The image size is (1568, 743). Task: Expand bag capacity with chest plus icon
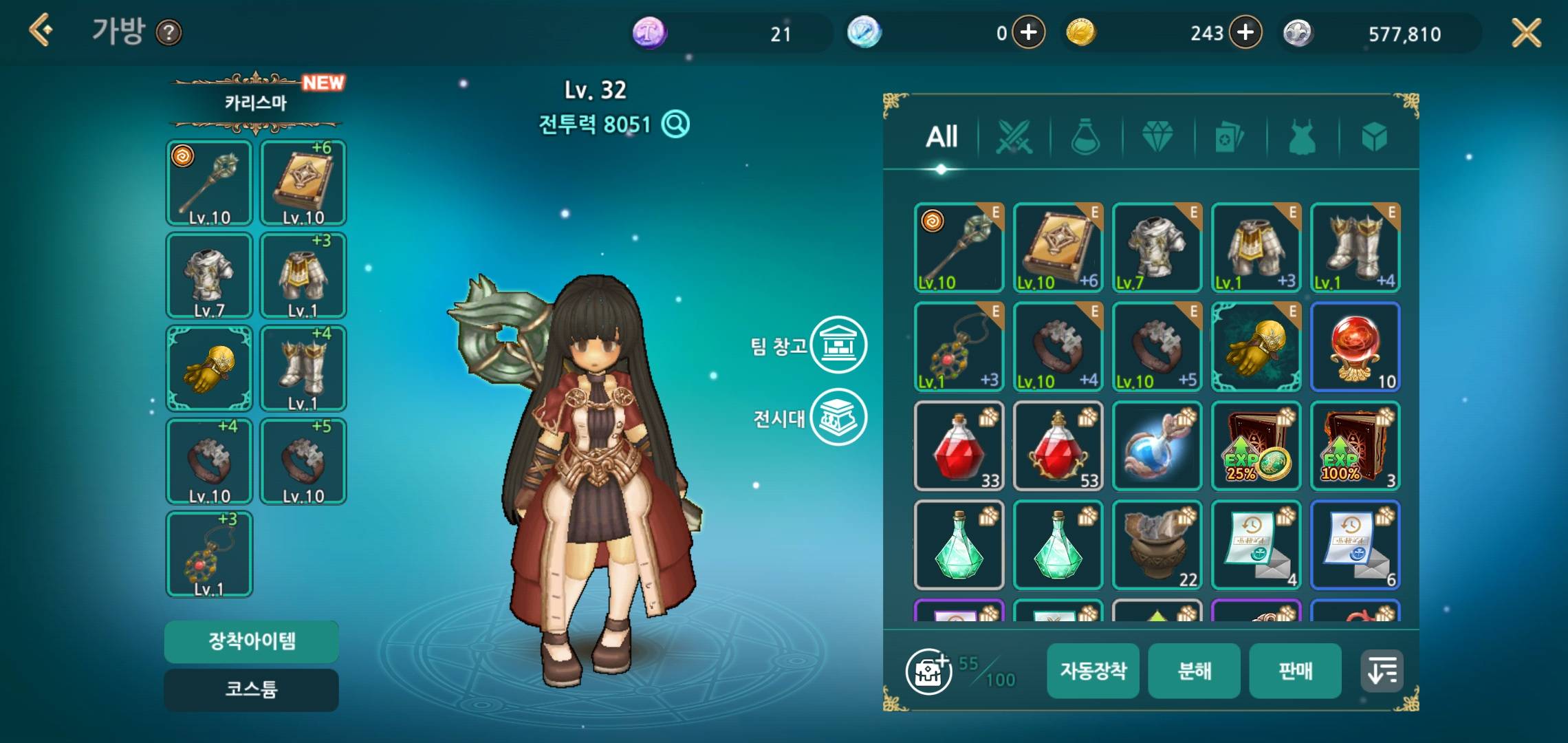coord(928,671)
